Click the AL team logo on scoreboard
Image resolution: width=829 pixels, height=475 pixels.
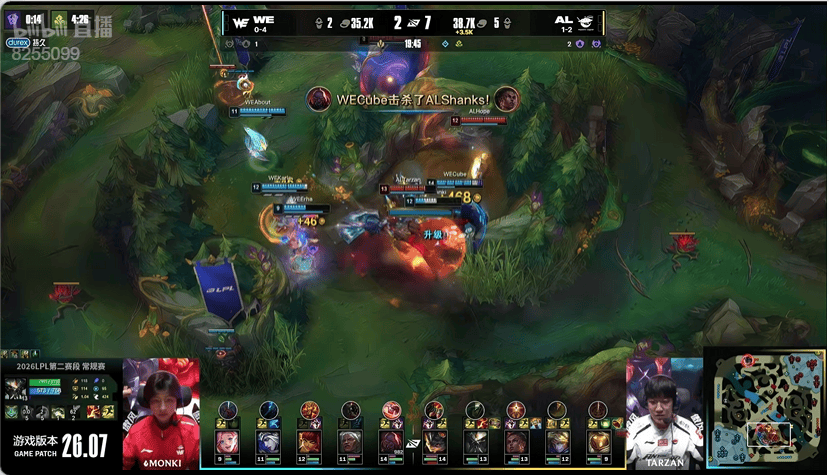point(588,20)
